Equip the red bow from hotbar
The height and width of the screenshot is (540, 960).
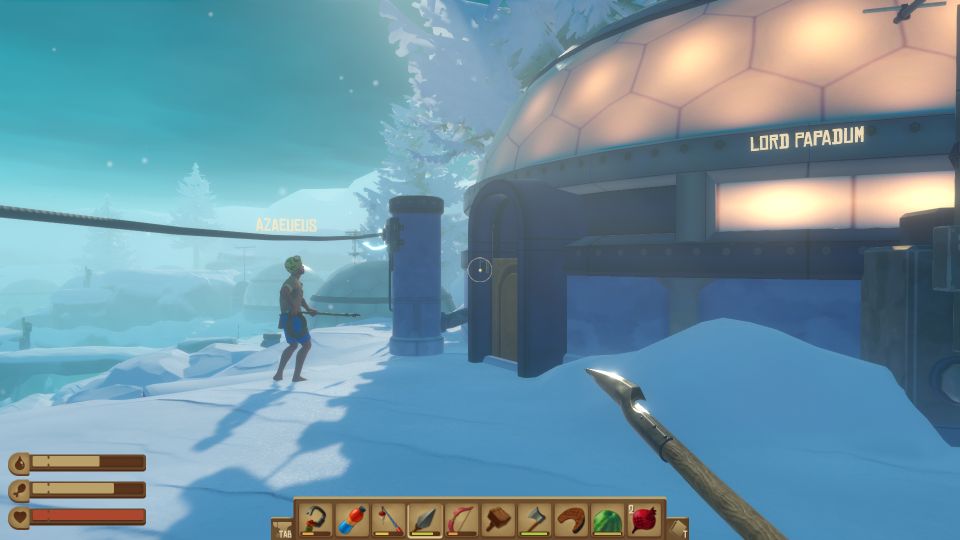tap(461, 520)
